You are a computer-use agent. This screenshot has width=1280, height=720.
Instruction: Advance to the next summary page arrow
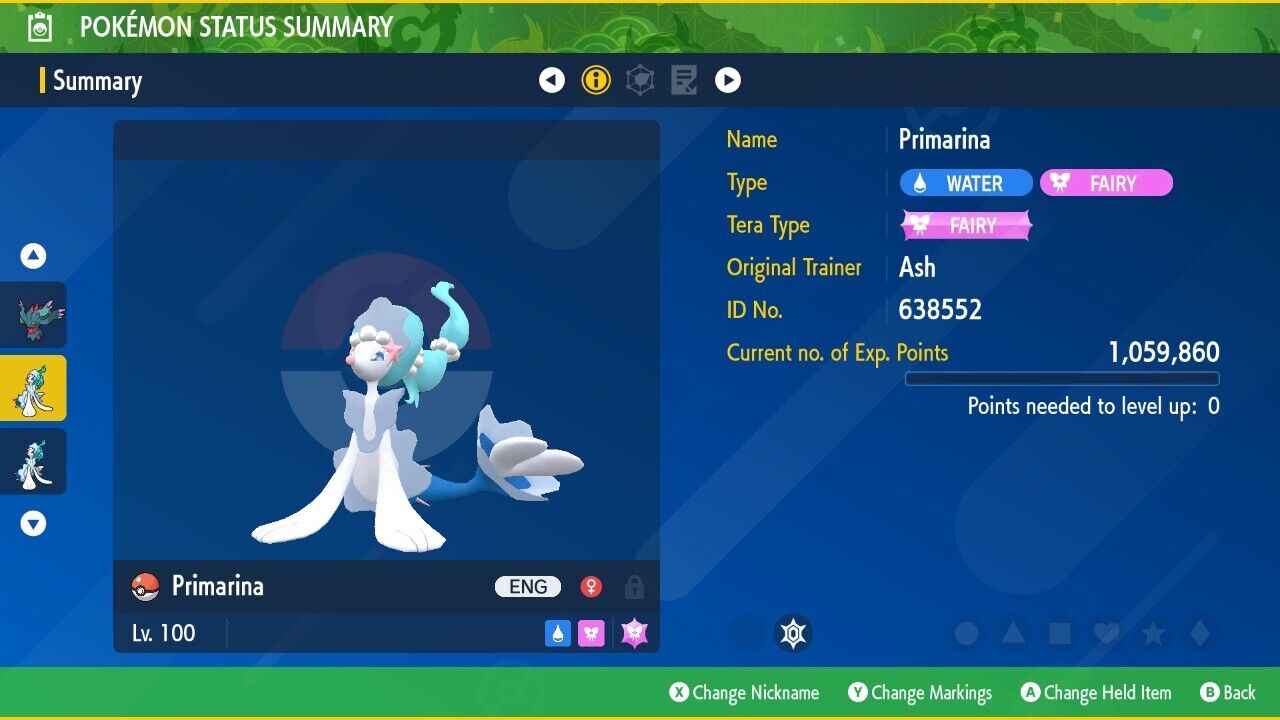pos(728,80)
